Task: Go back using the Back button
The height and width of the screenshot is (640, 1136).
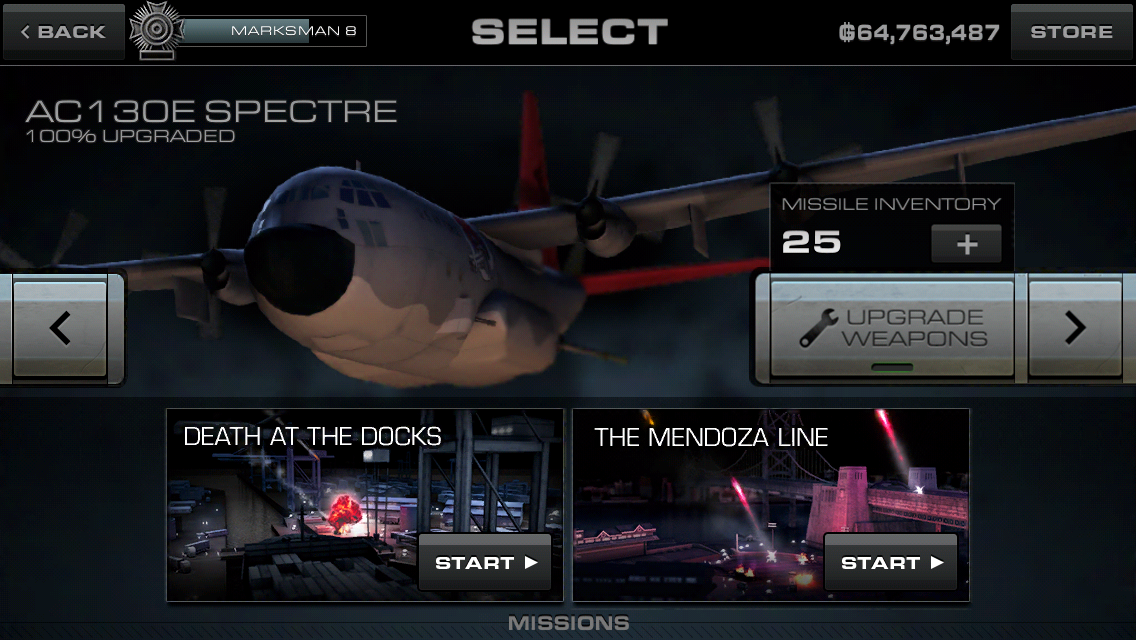Action: click(63, 32)
